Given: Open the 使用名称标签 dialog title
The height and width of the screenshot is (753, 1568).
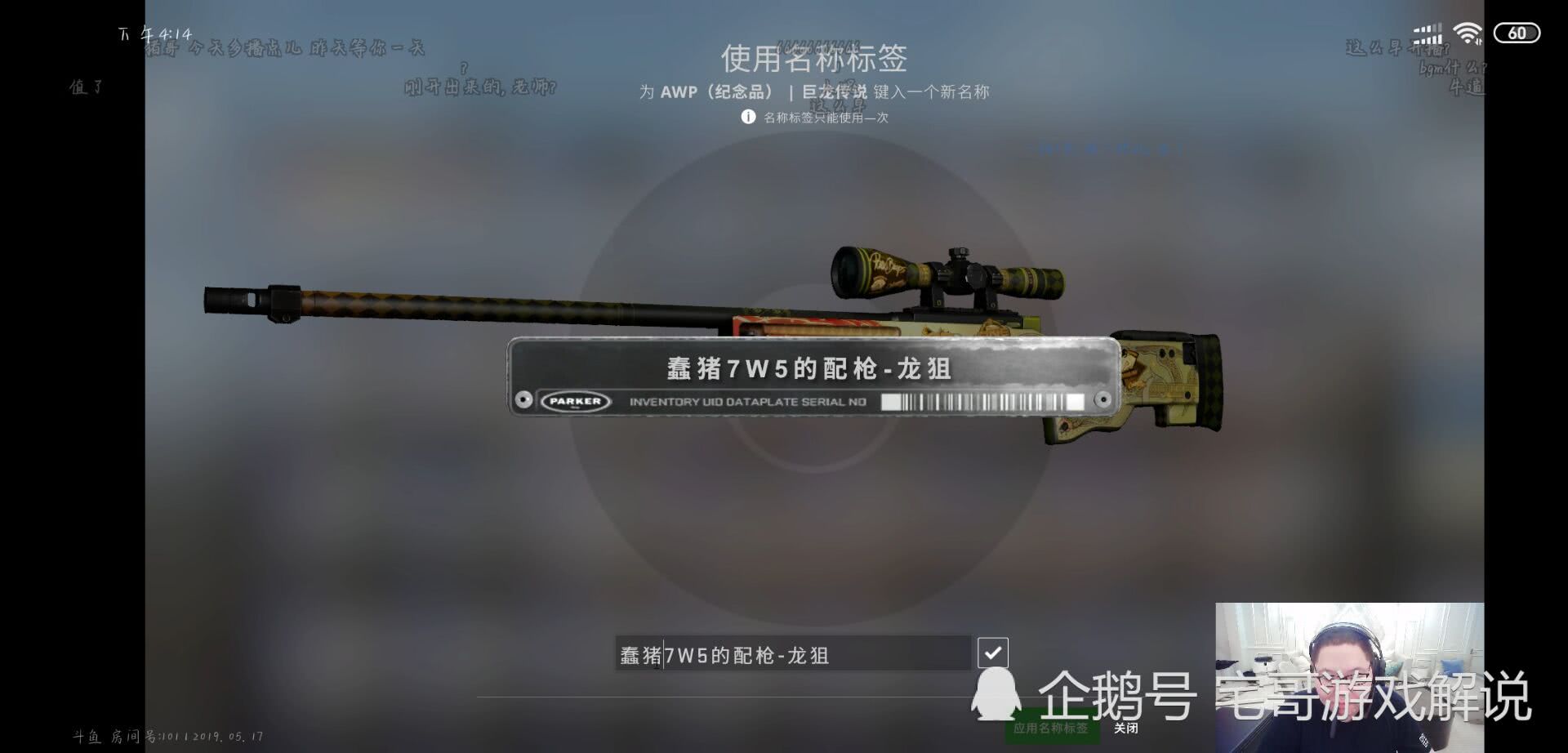Looking at the screenshot, I should pos(817,60).
